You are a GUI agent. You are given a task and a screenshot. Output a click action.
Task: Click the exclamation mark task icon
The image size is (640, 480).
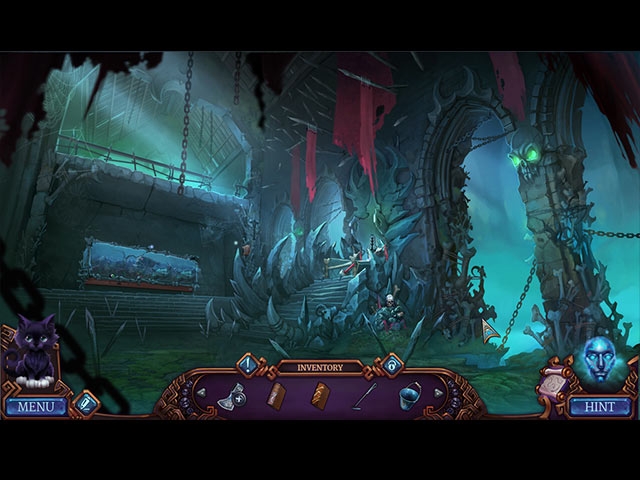tap(247, 364)
